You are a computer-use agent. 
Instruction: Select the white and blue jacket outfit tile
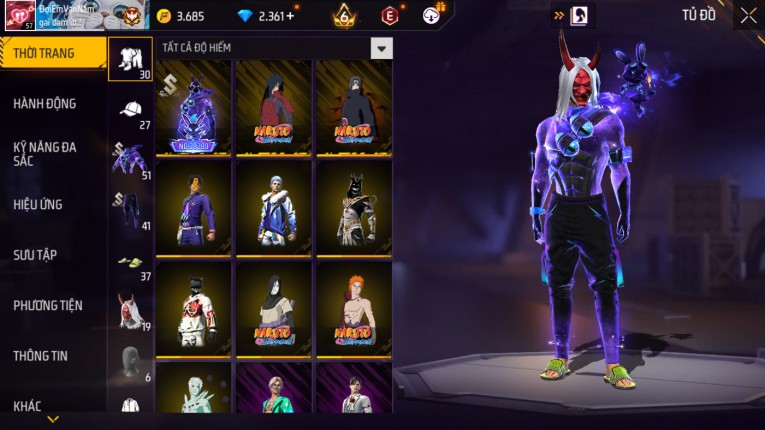pyautogui.click(x=274, y=208)
